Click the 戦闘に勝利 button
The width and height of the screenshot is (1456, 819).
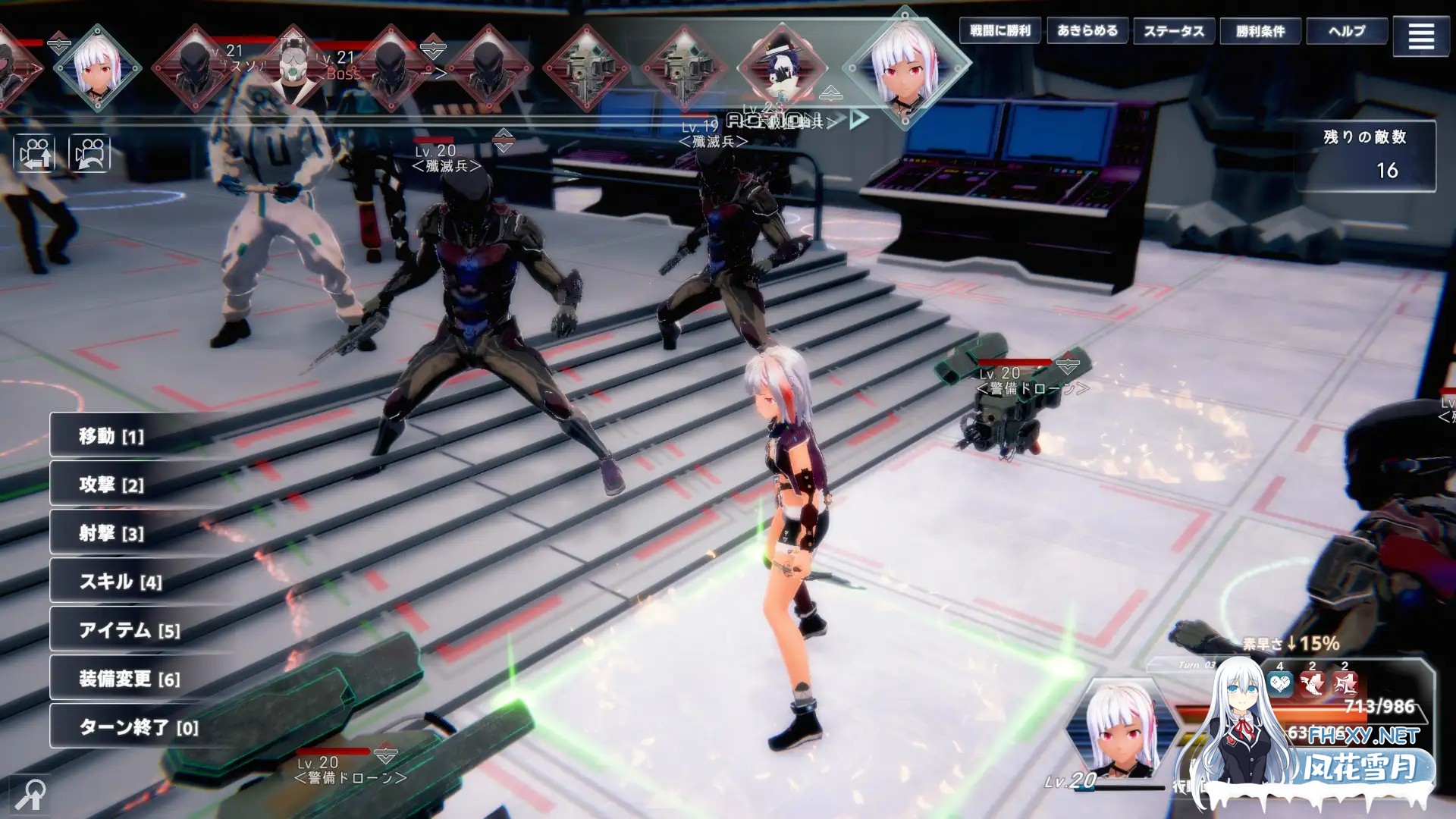[x=1000, y=31]
